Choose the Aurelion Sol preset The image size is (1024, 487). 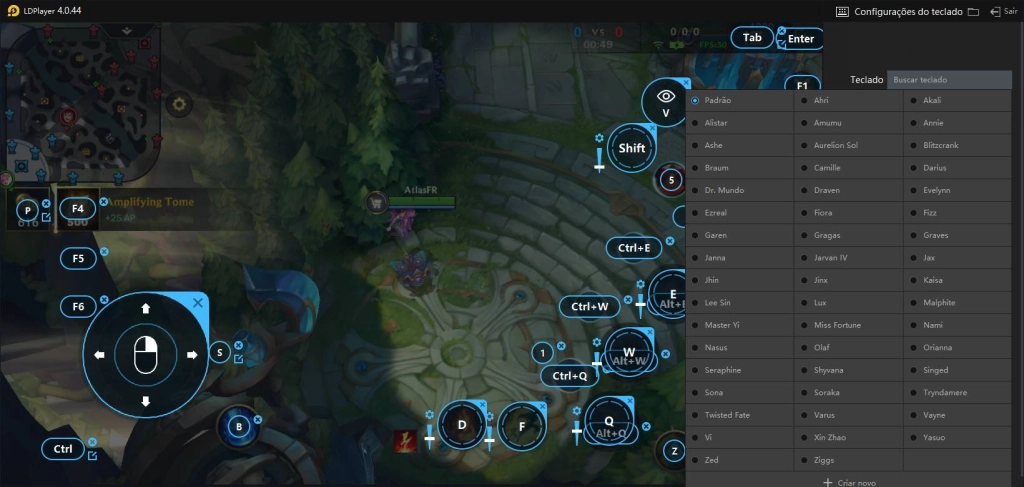coord(836,145)
